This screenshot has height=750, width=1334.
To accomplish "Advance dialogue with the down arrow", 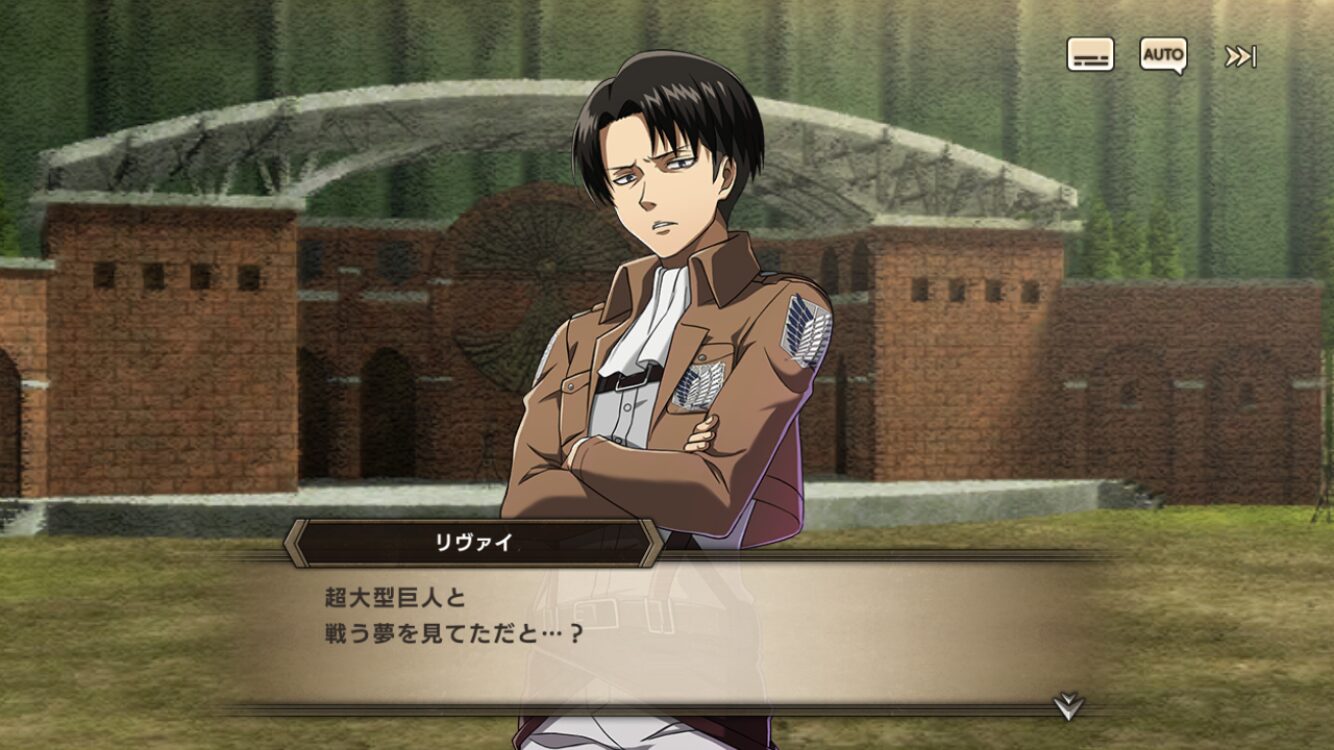I will pos(1068,706).
